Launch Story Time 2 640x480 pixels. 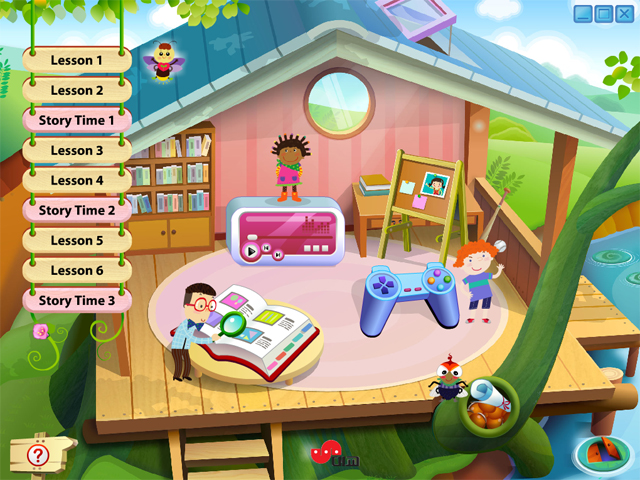pos(77,210)
